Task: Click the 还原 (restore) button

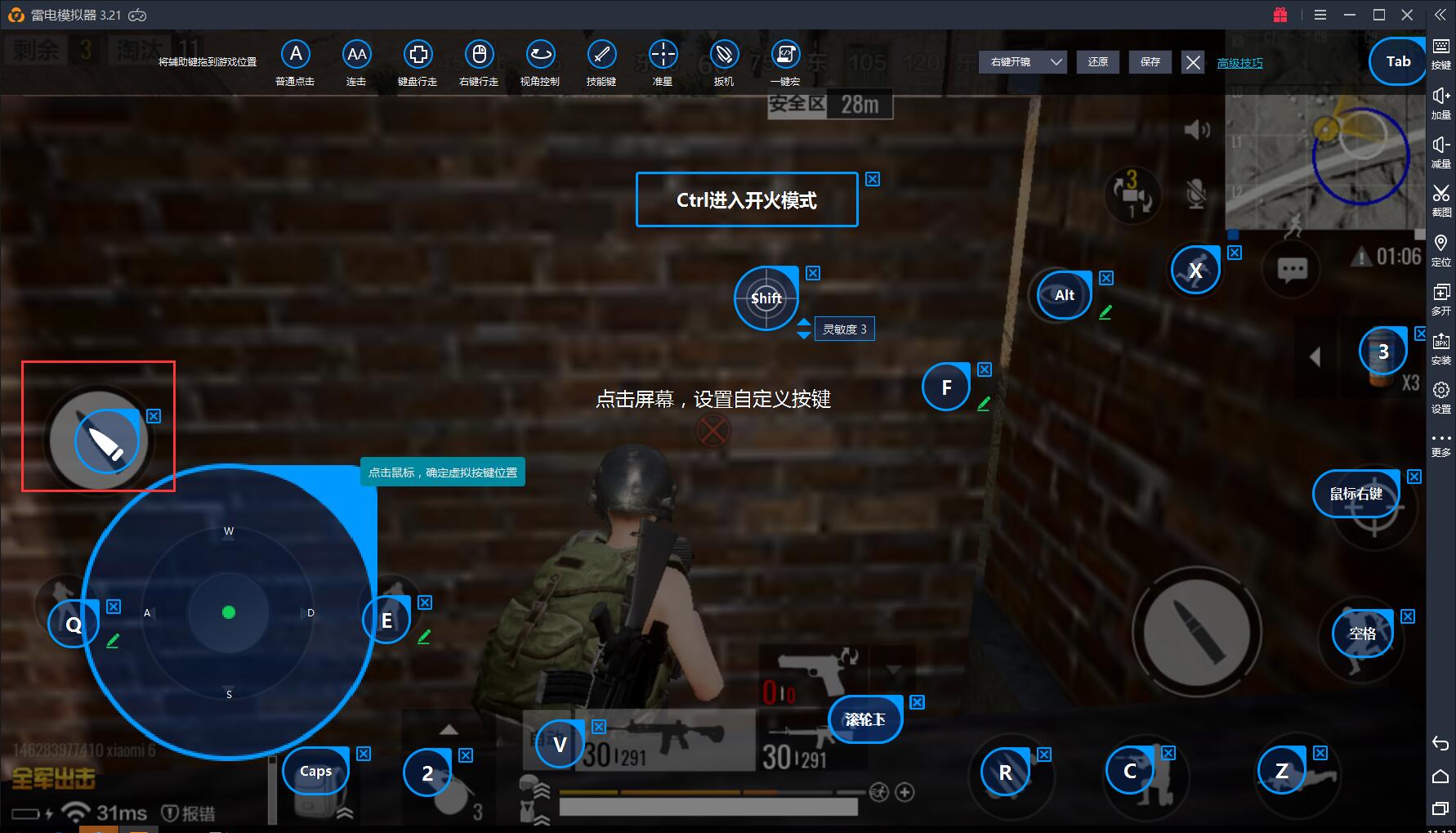Action: tap(1098, 62)
